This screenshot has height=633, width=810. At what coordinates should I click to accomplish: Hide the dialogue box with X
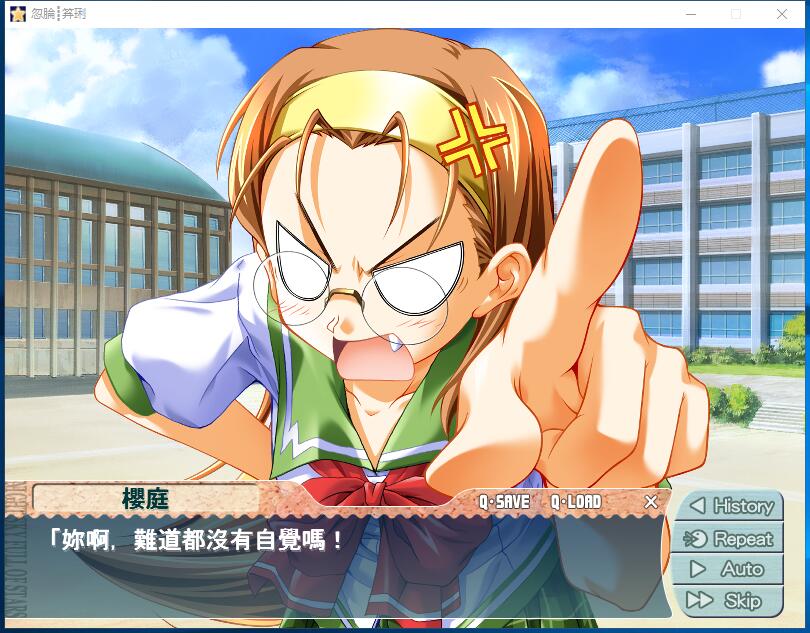[x=651, y=502]
